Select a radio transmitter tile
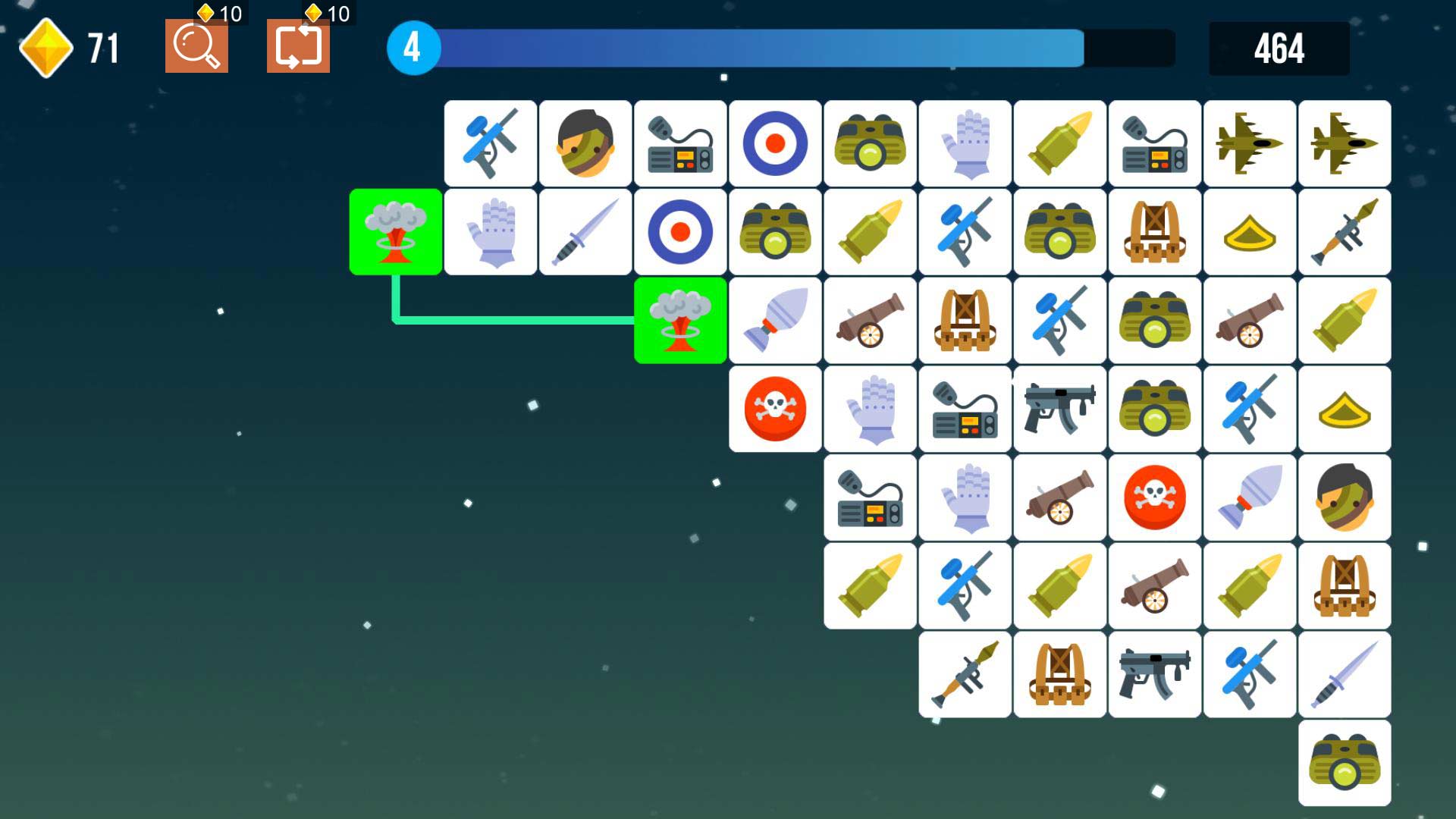 (679, 143)
